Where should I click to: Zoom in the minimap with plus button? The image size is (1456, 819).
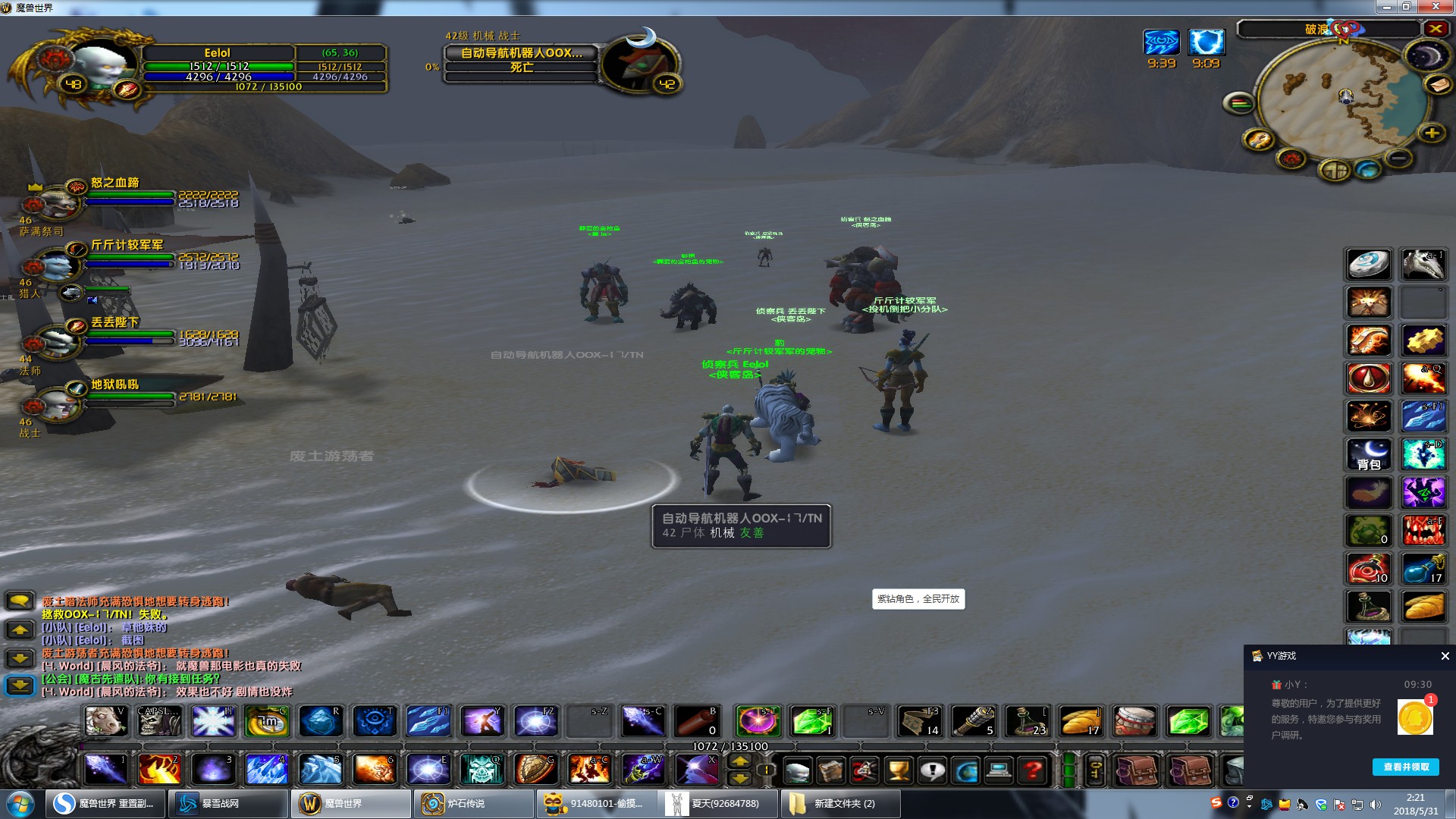[1432, 133]
